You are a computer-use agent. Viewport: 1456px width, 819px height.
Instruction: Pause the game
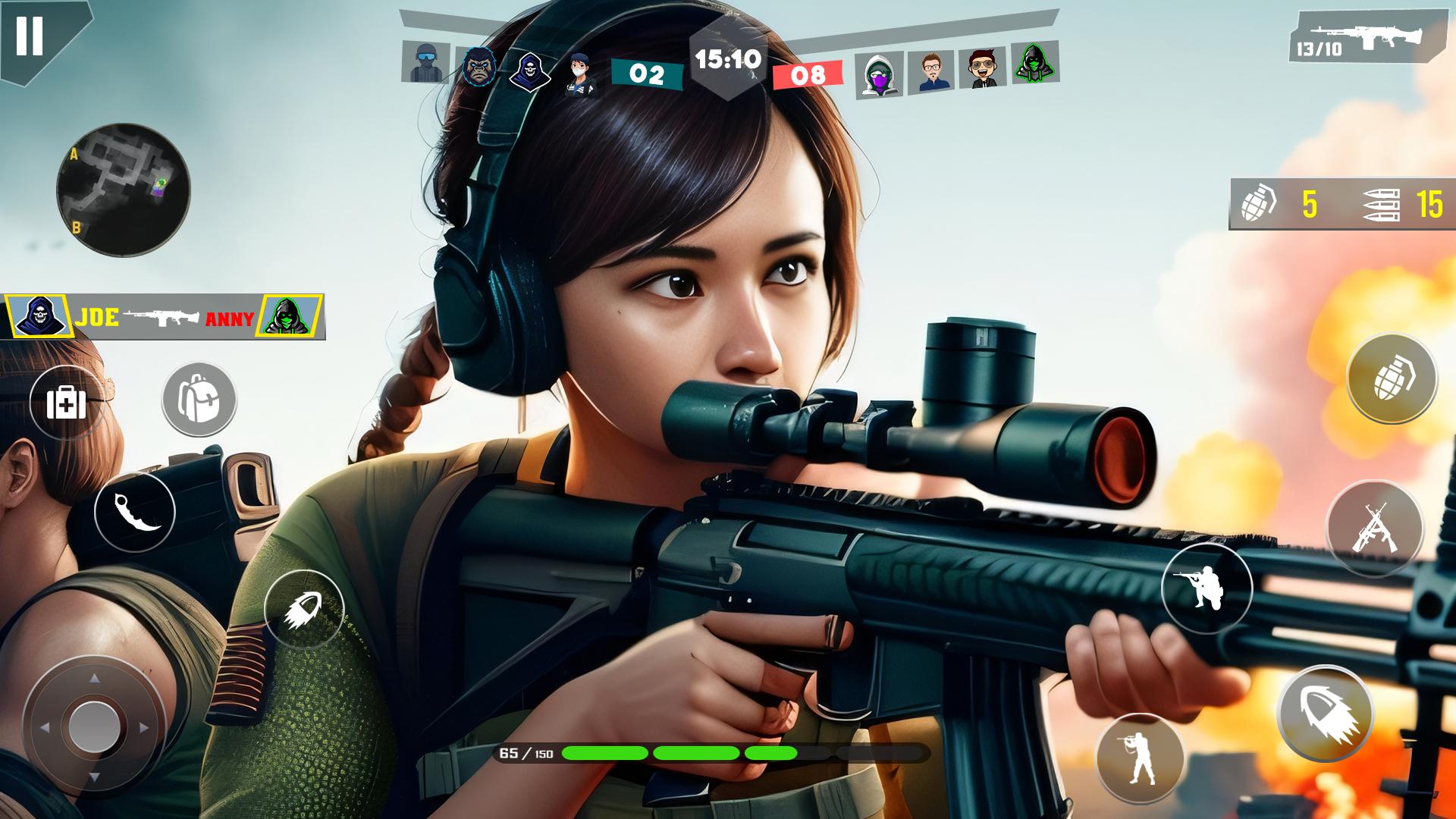coord(30,36)
